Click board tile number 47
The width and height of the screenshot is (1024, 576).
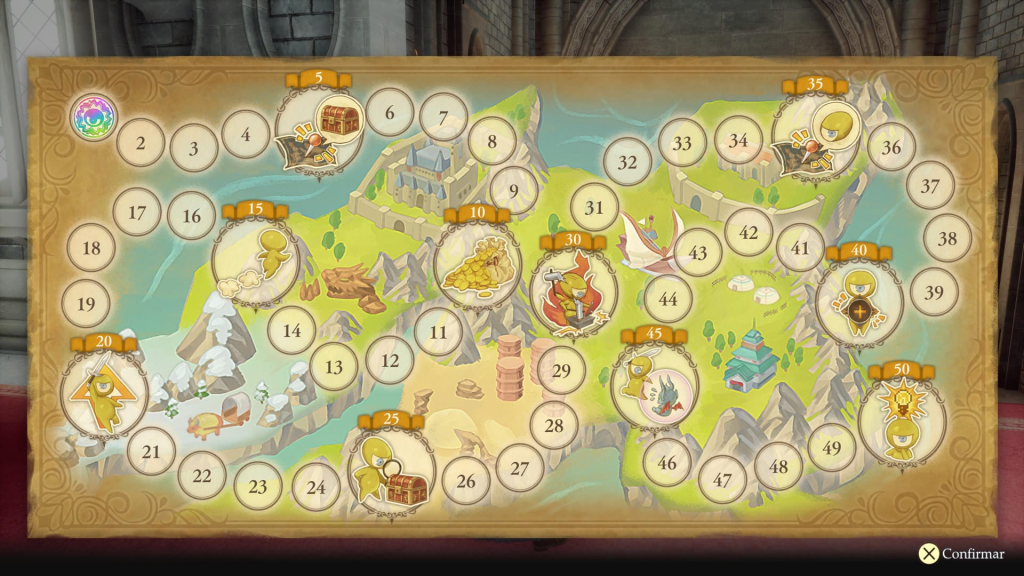722,479
